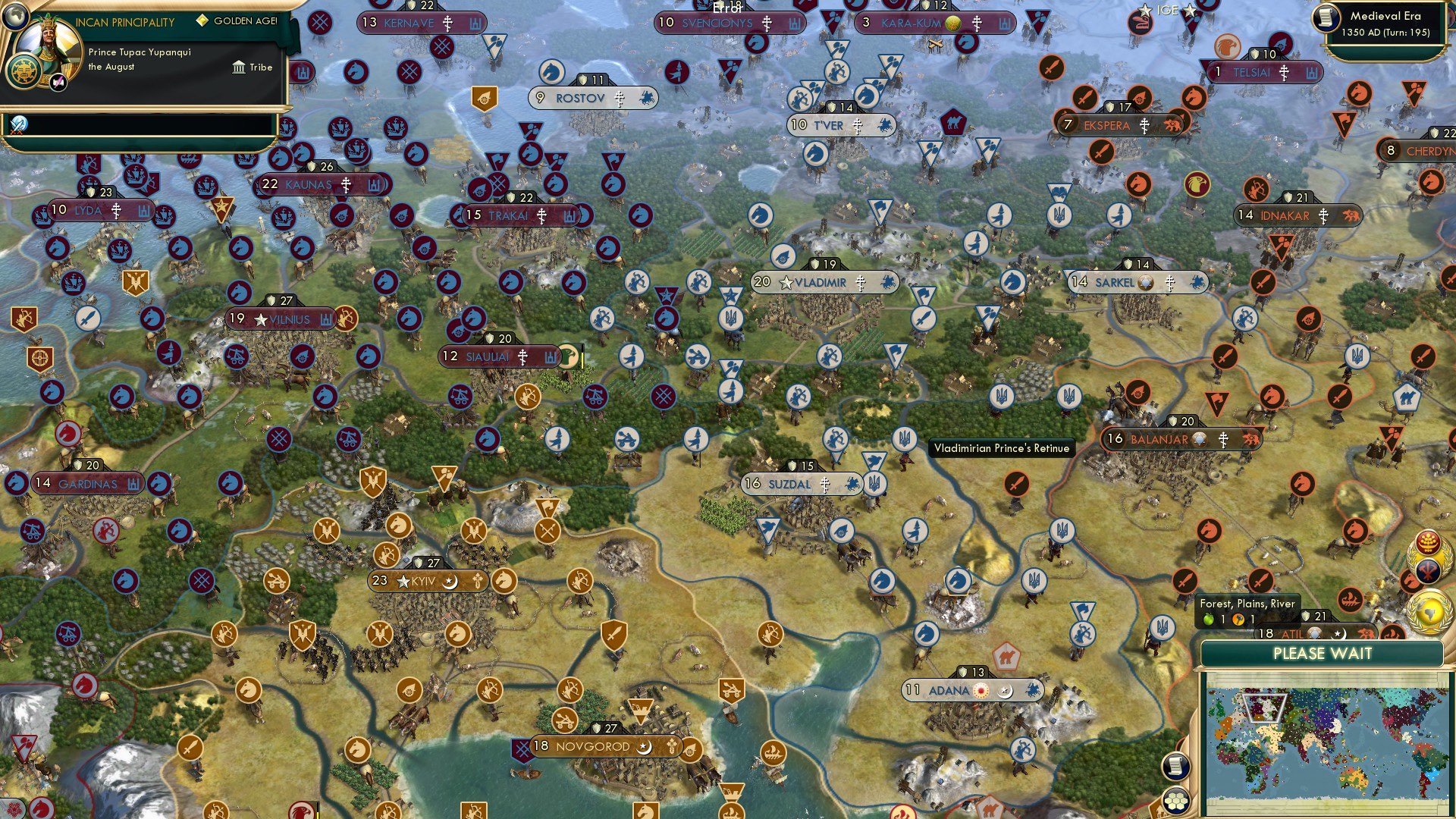Click the red alert icon above the wreath
This screenshot has width=1456, height=819.
pyautogui.click(x=1428, y=541)
